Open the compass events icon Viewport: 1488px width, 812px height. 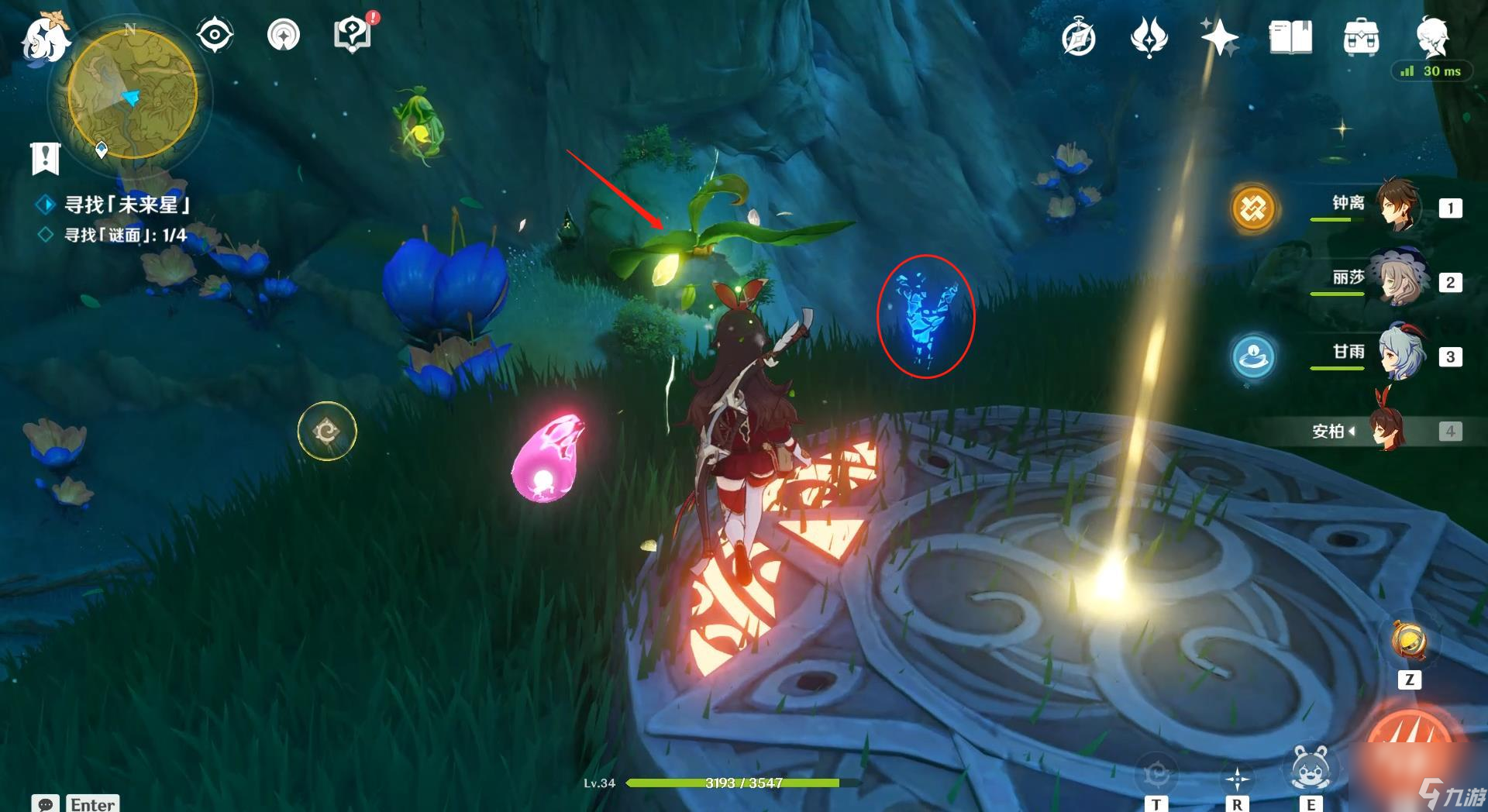(x=1078, y=38)
